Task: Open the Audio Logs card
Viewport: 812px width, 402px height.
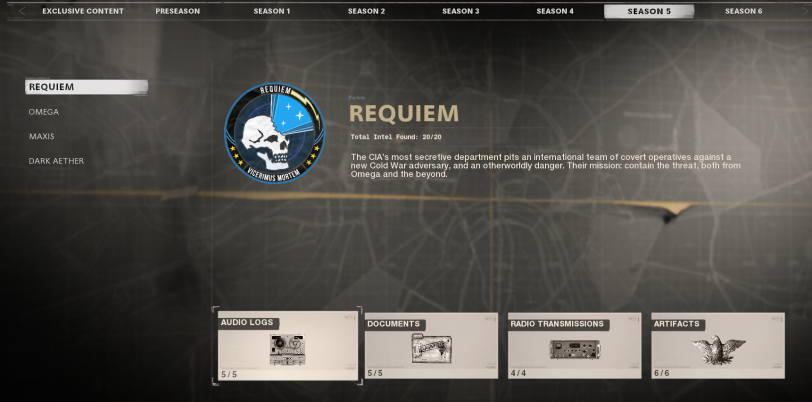Action: 287,346
